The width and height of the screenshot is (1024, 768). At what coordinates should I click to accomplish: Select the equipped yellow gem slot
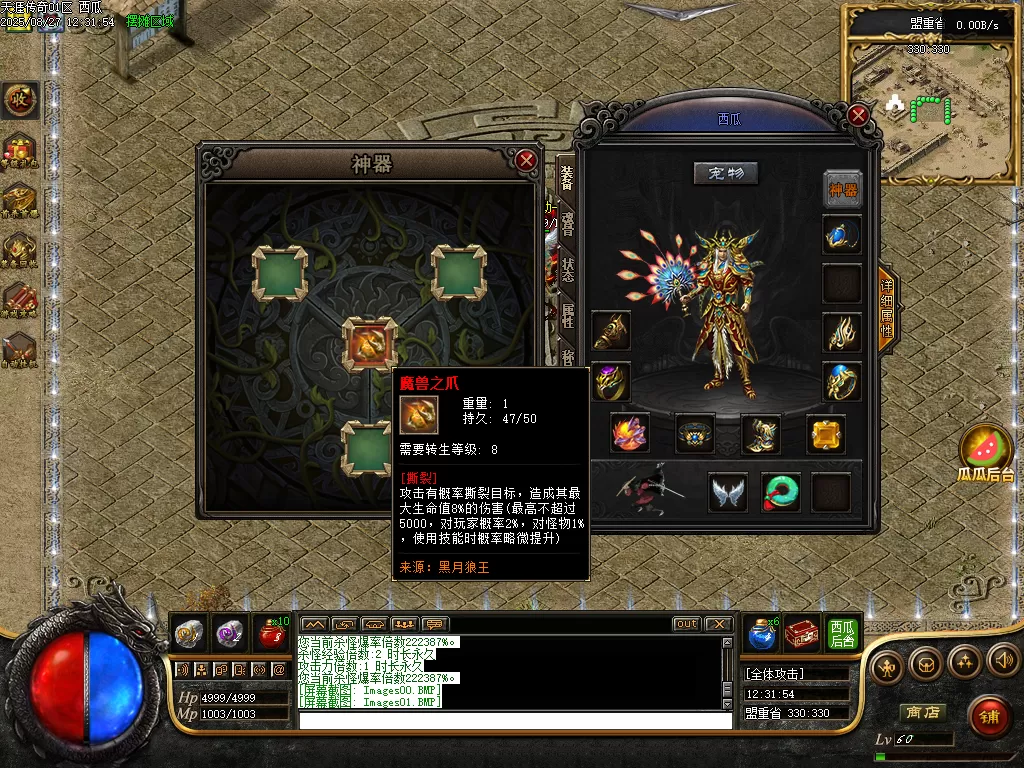[826, 434]
